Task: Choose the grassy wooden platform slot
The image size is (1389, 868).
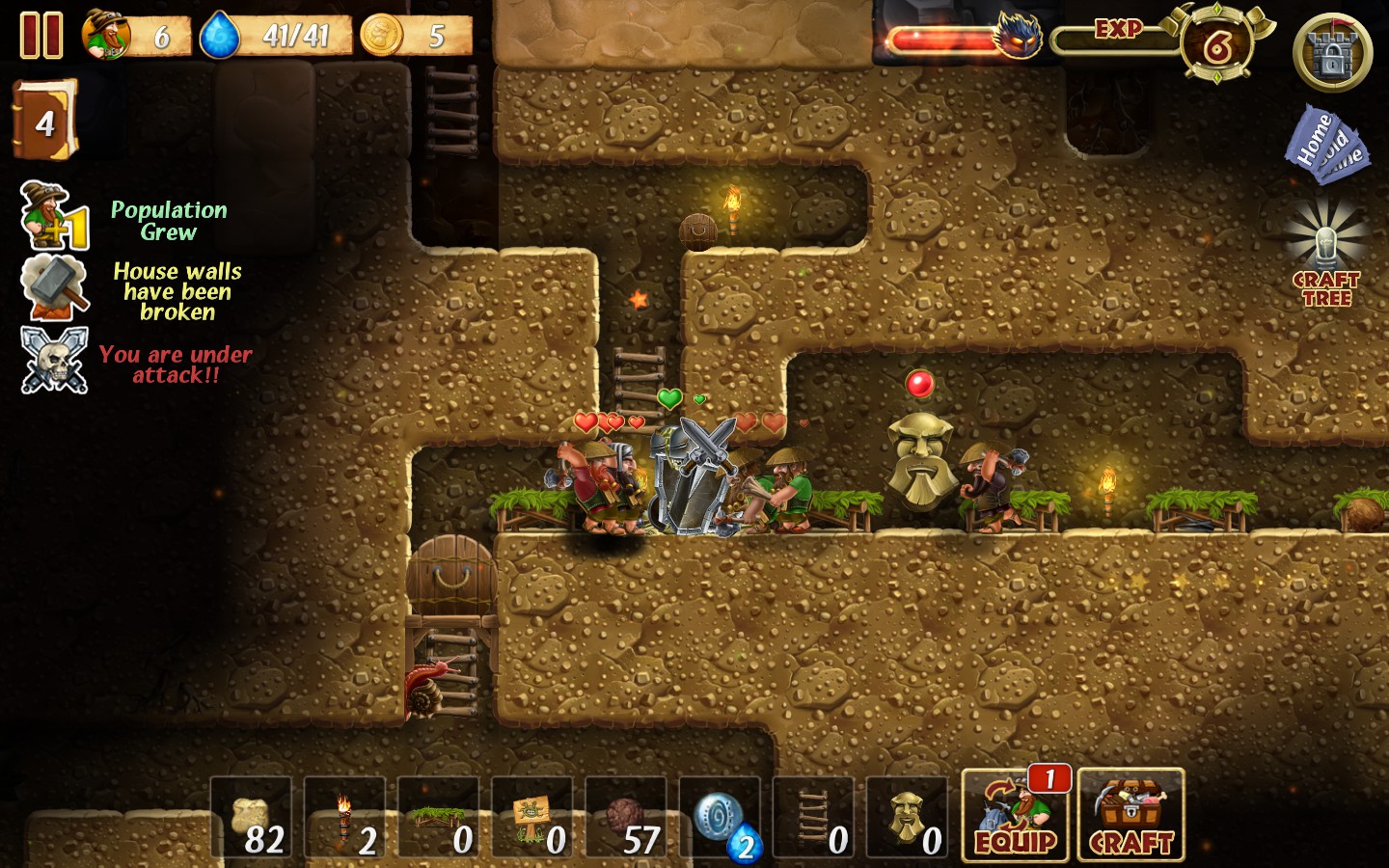Action: click(439, 819)
